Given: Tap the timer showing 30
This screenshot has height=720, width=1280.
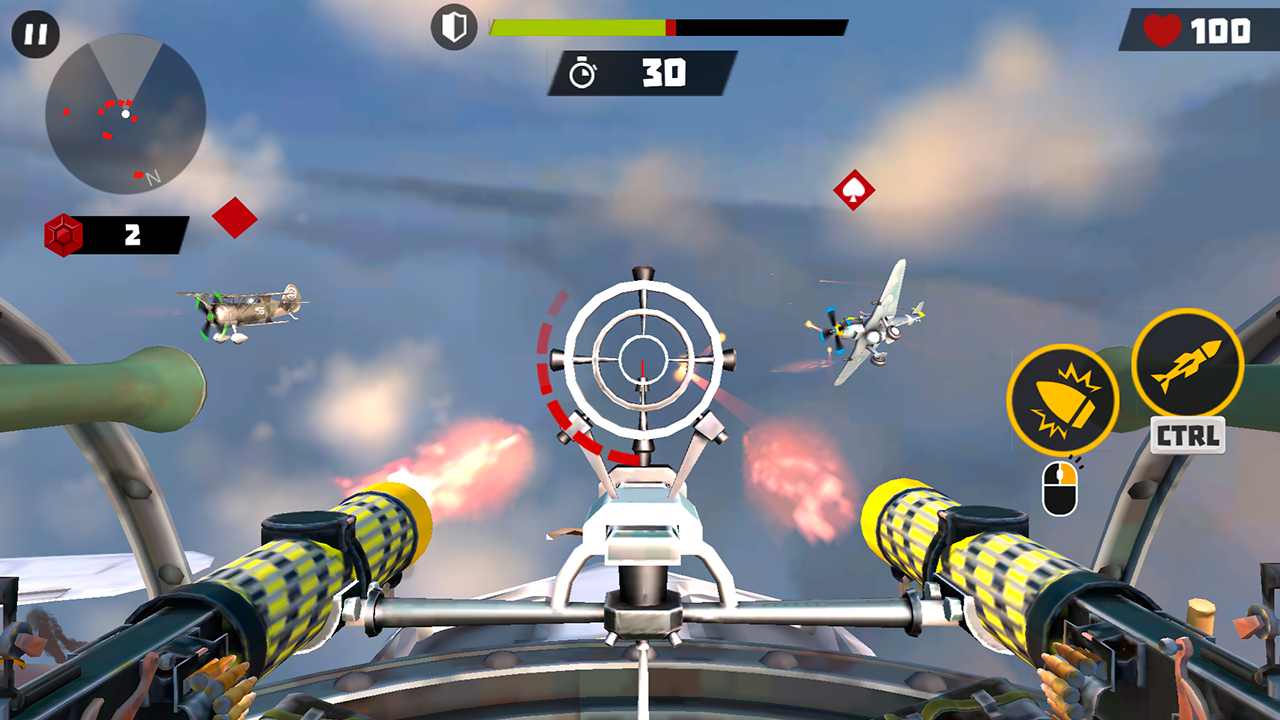Looking at the screenshot, I should (x=665, y=70).
